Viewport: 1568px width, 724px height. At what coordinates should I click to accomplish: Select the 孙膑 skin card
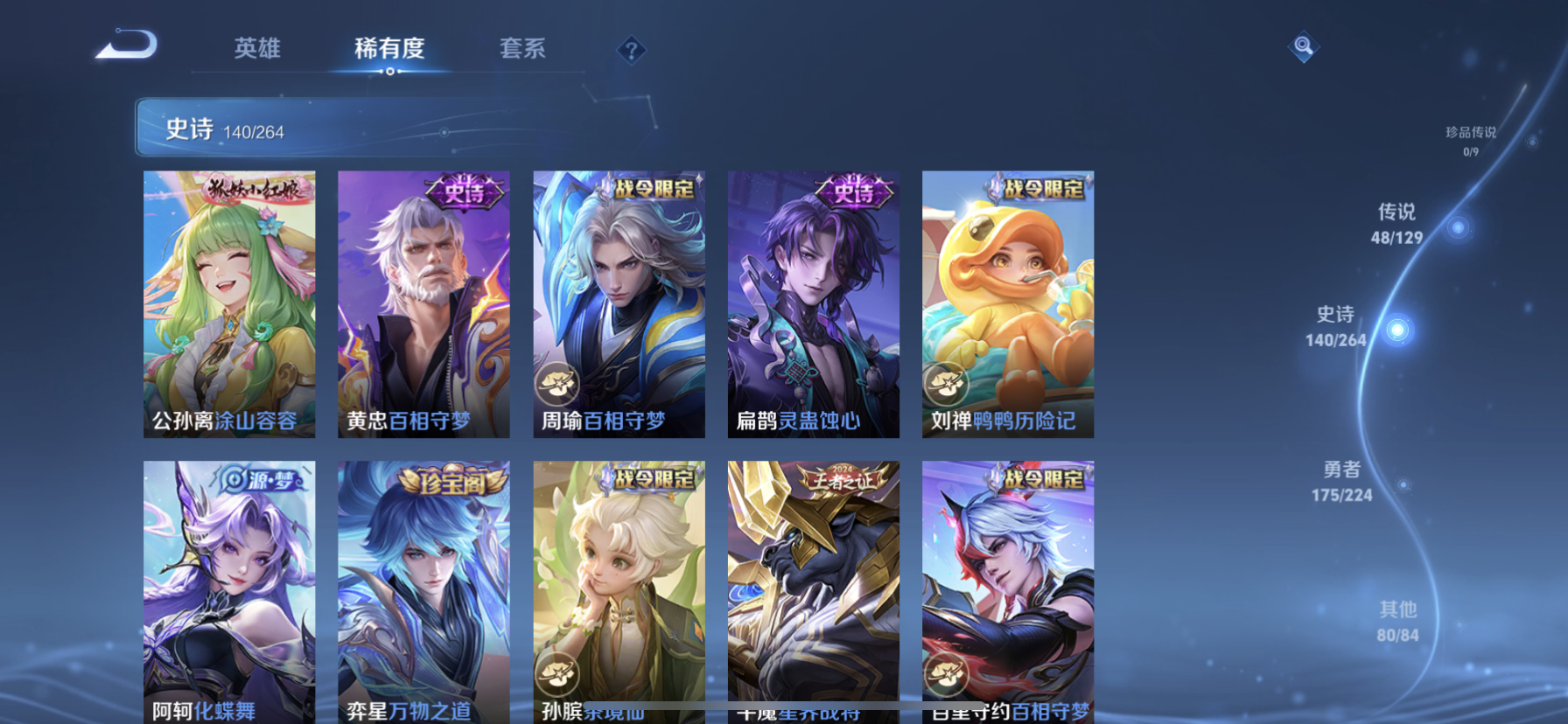tap(619, 590)
